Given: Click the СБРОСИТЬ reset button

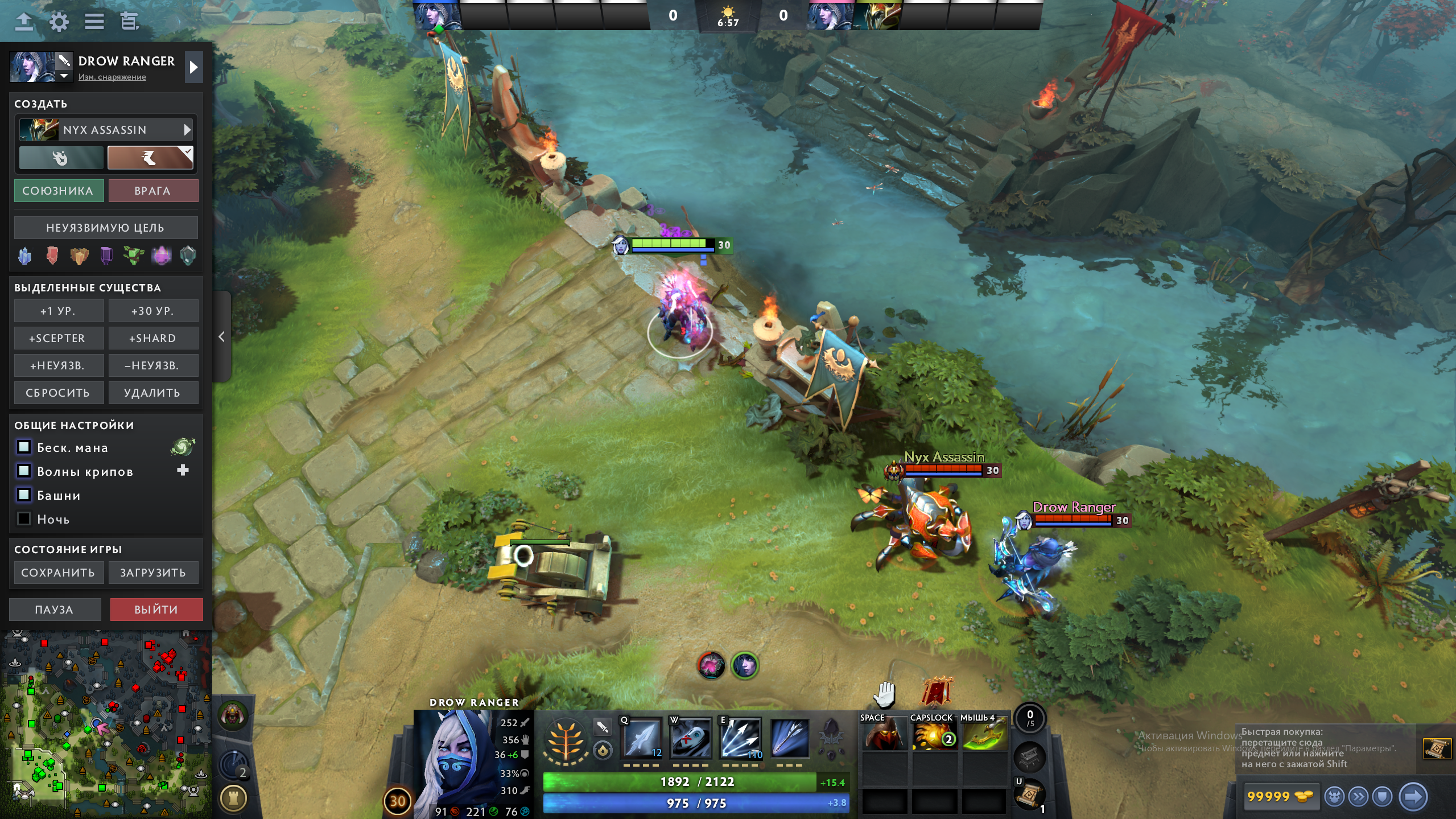Looking at the screenshot, I should pyautogui.click(x=59, y=393).
